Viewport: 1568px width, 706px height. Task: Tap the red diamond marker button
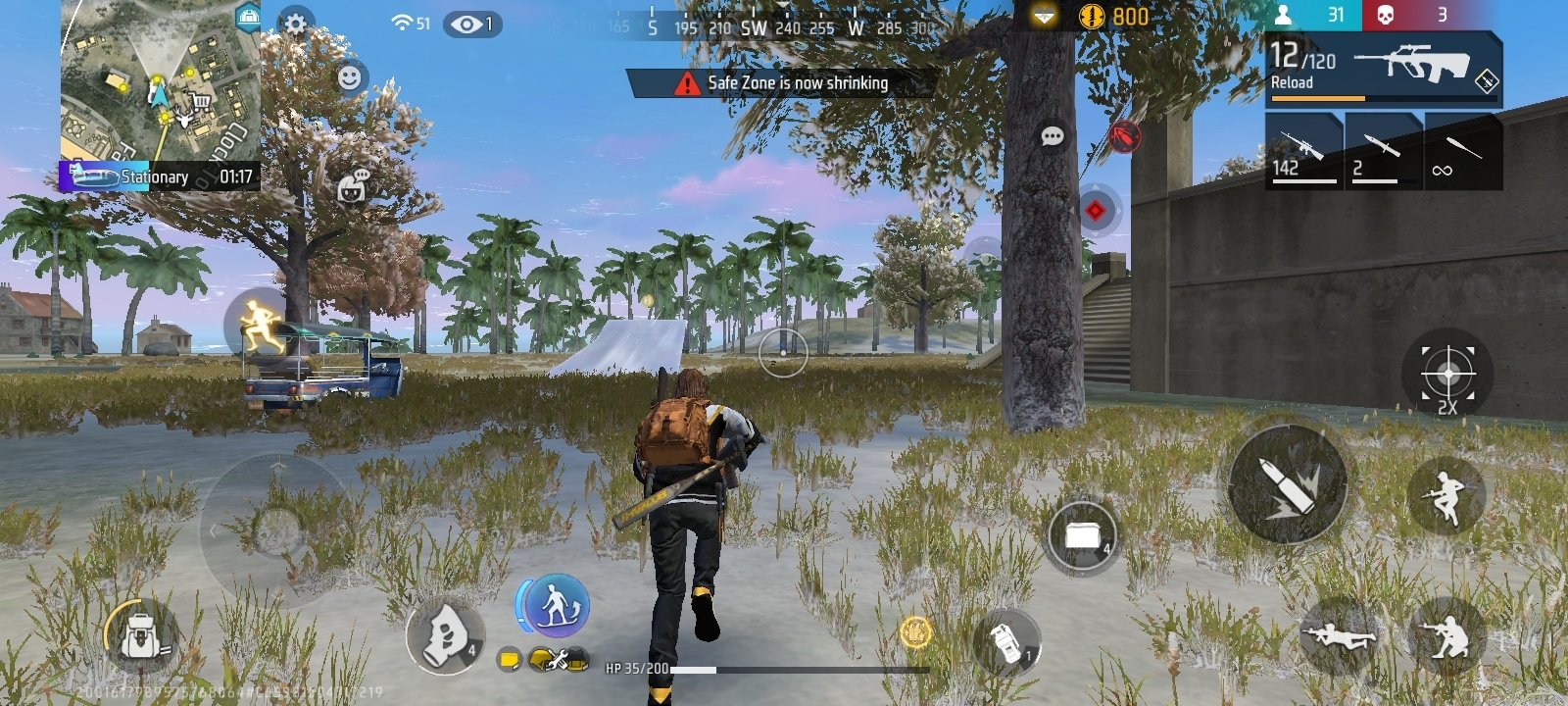coord(1096,210)
